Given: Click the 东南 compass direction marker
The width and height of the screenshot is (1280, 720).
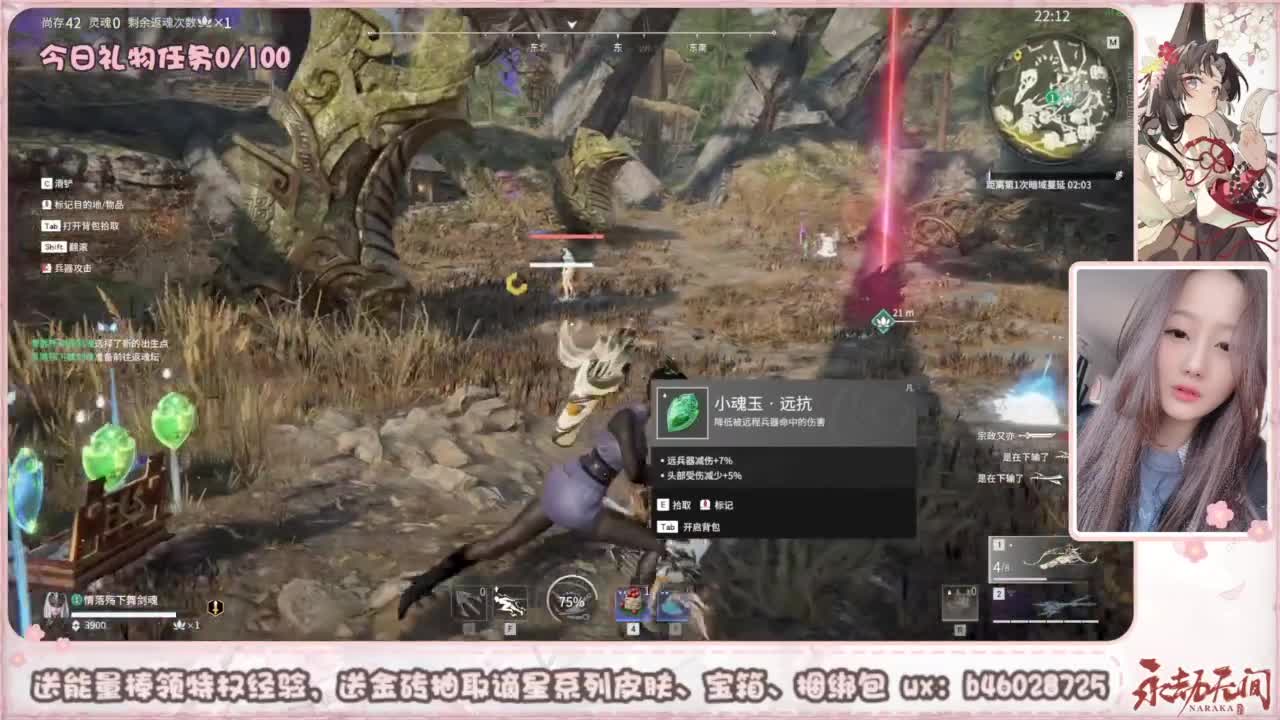Looking at the screenshot, I should point(697,46).
